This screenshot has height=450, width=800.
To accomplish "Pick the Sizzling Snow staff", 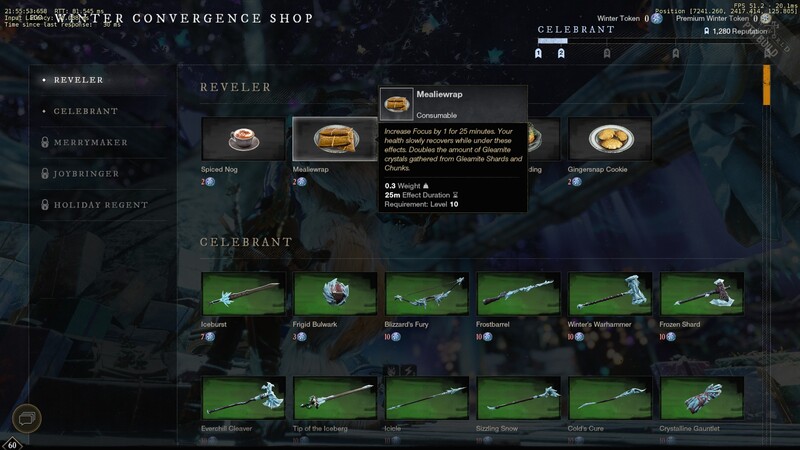I will [518, 398].
